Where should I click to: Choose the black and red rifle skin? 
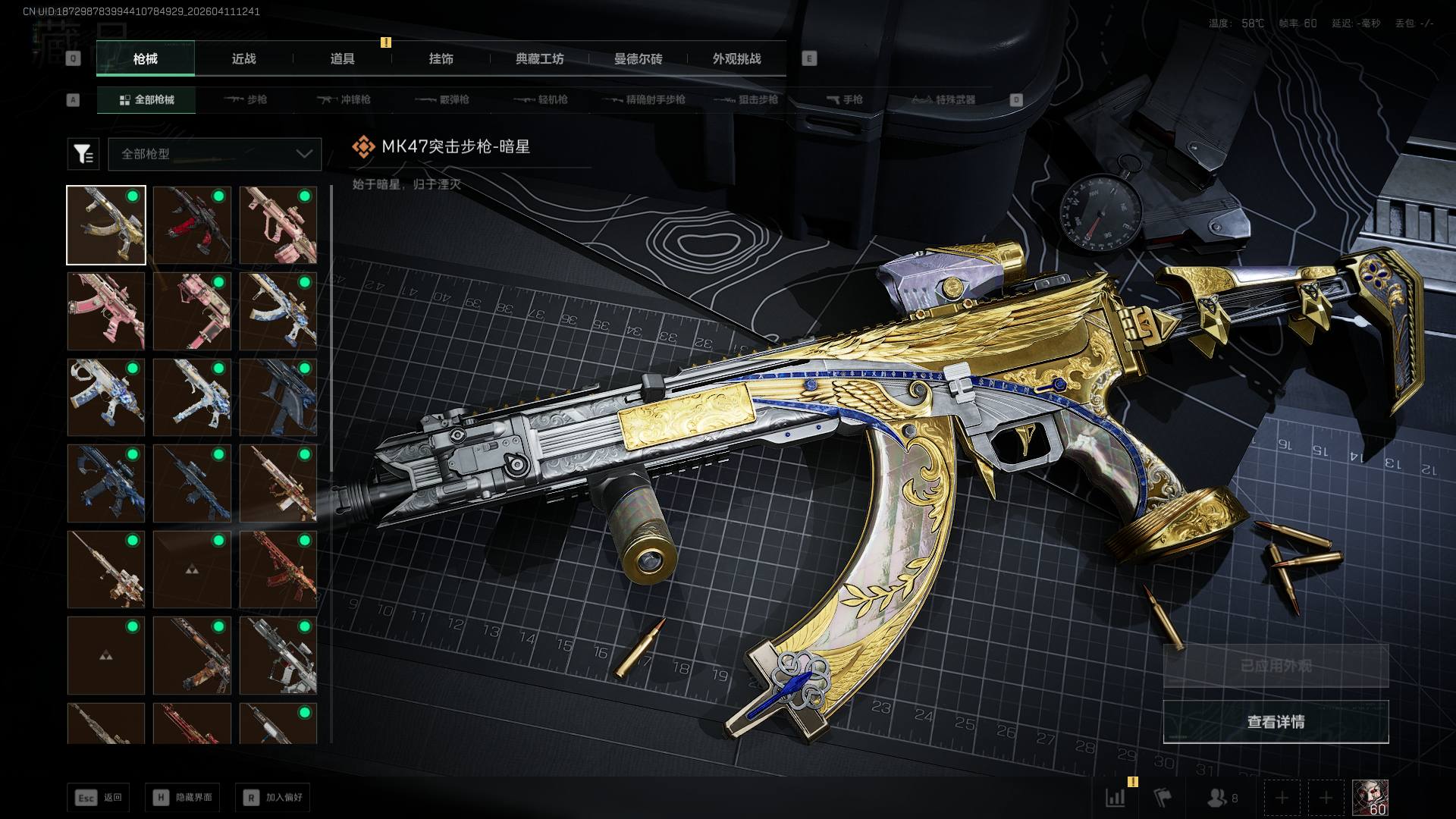point(192,225)
